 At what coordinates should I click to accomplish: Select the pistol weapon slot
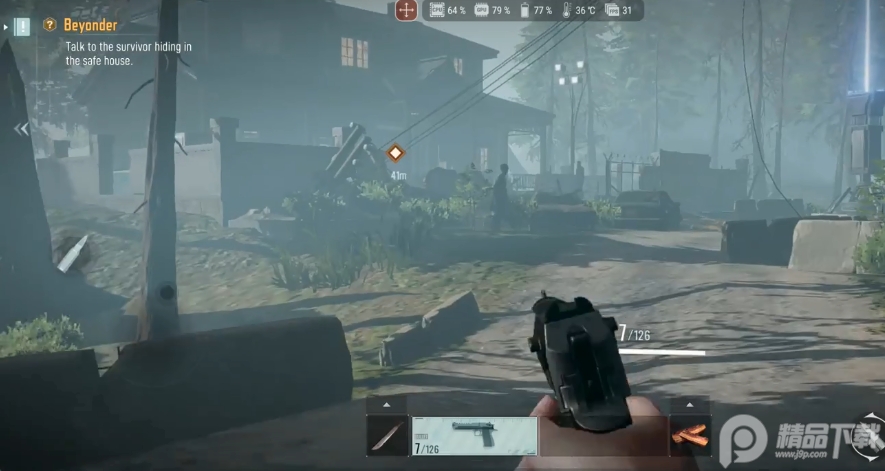point(475,436)
